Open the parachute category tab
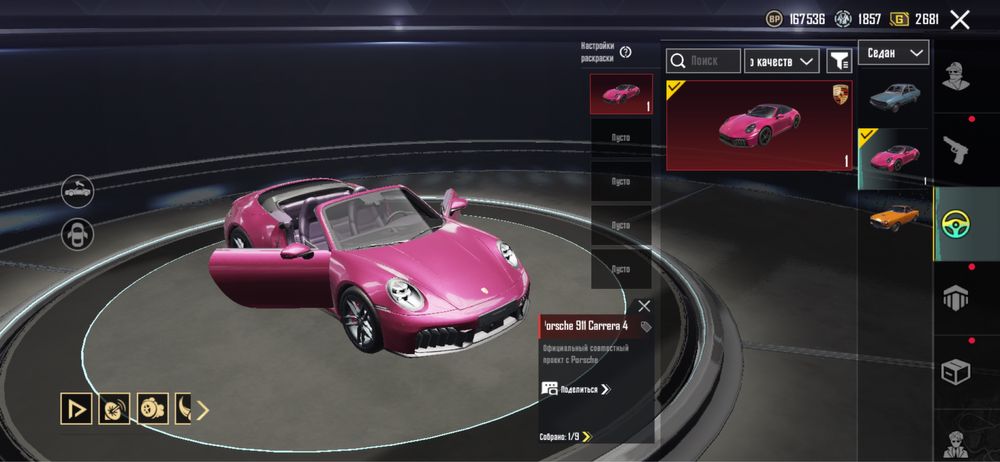Screen dimensions: 1000x462 coord(954,297)
